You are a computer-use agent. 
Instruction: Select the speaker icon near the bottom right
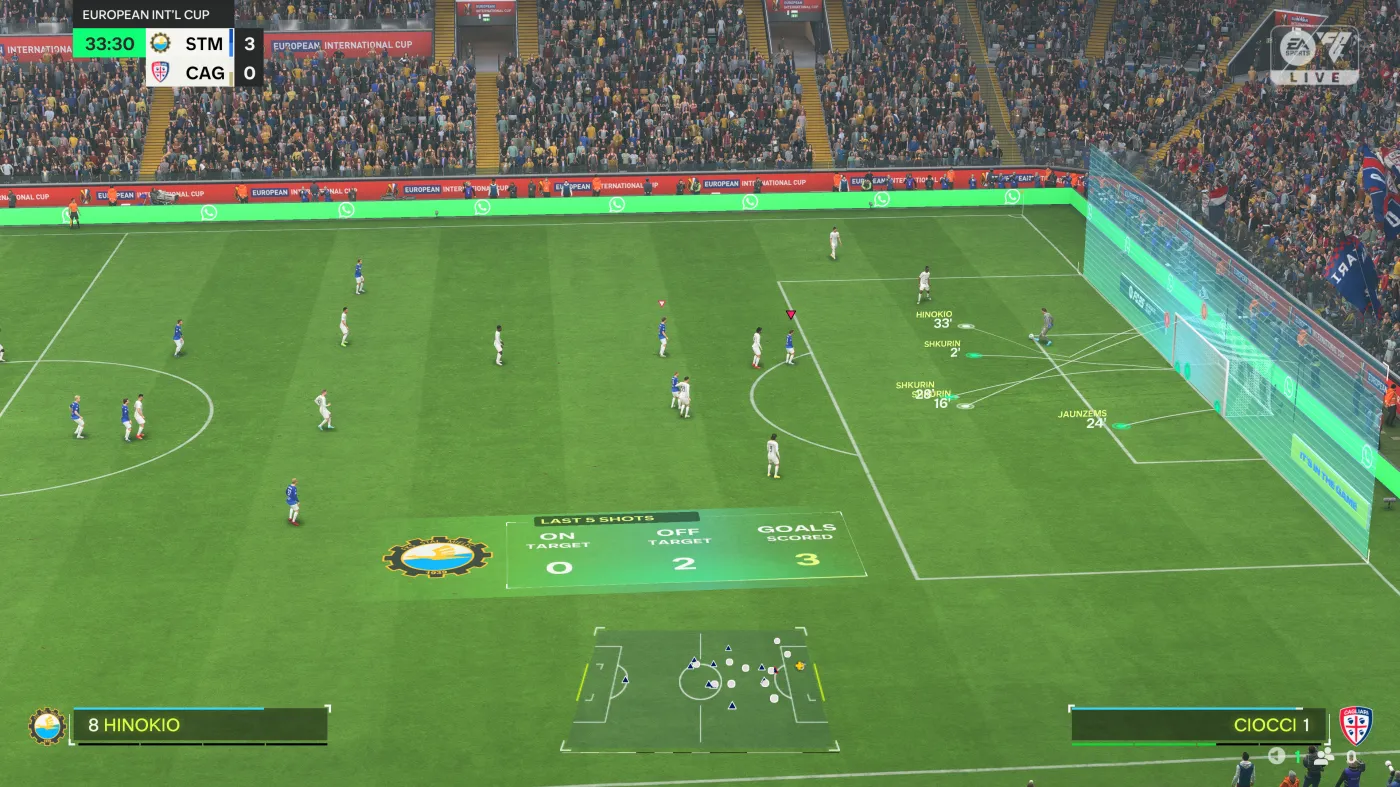click(x=1275, y=756)
